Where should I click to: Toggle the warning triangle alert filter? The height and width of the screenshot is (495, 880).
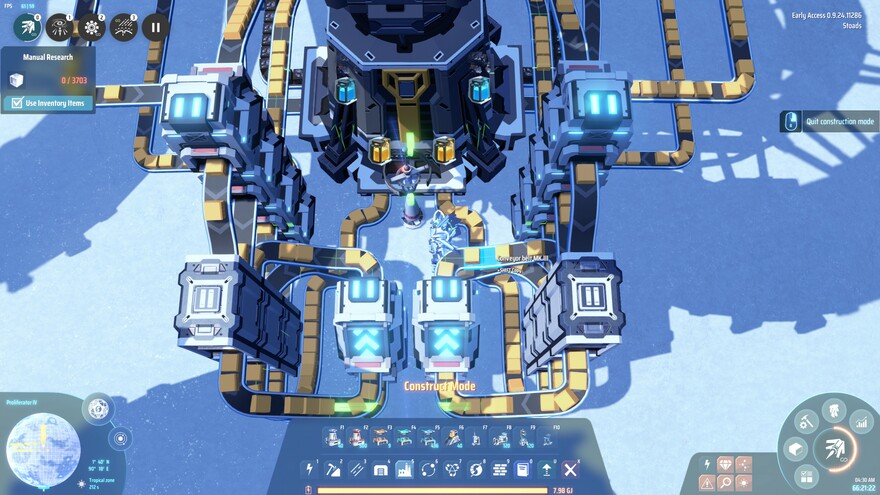point(708,483)
